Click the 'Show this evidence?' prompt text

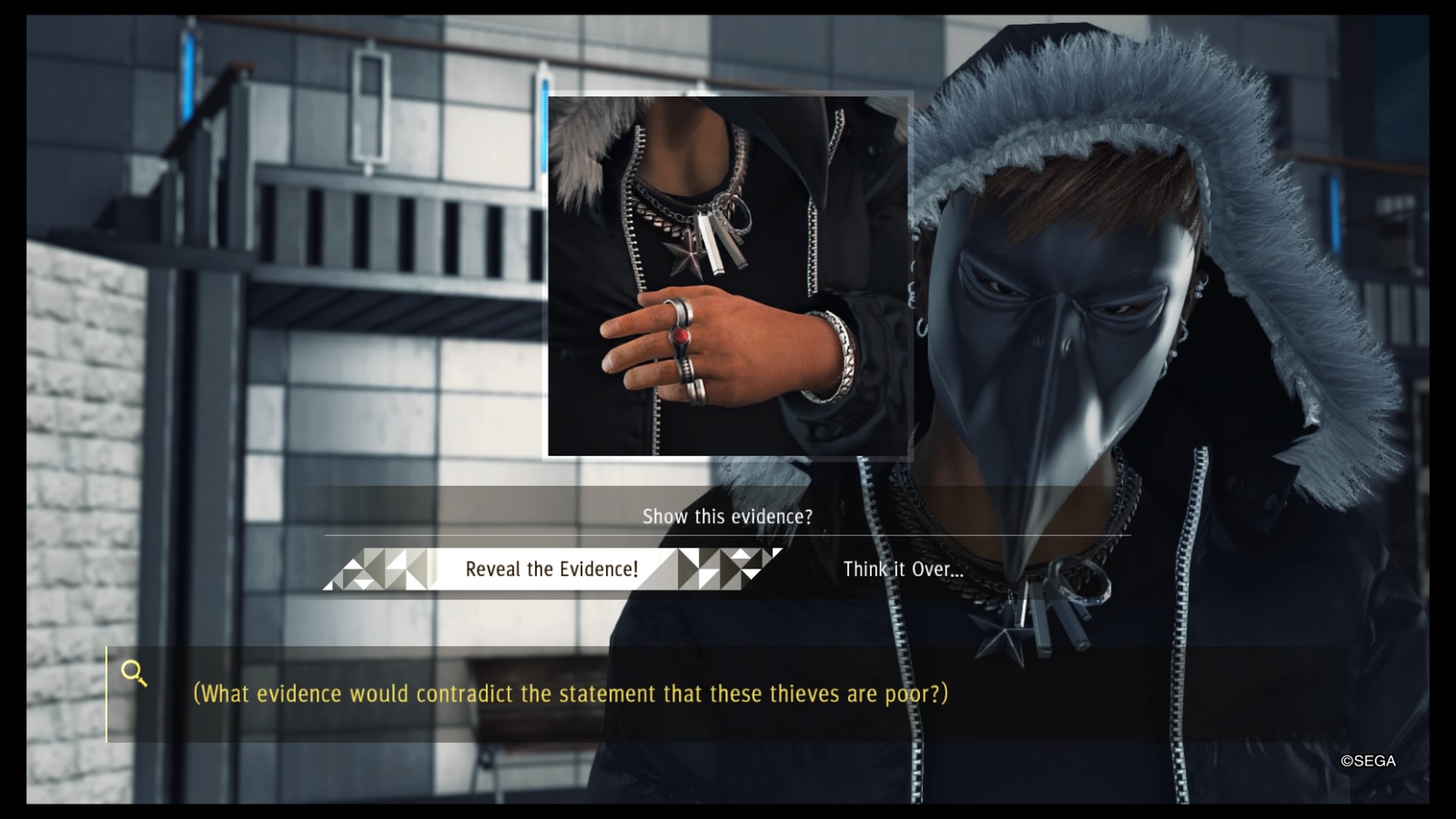click(x=726, y=516)
